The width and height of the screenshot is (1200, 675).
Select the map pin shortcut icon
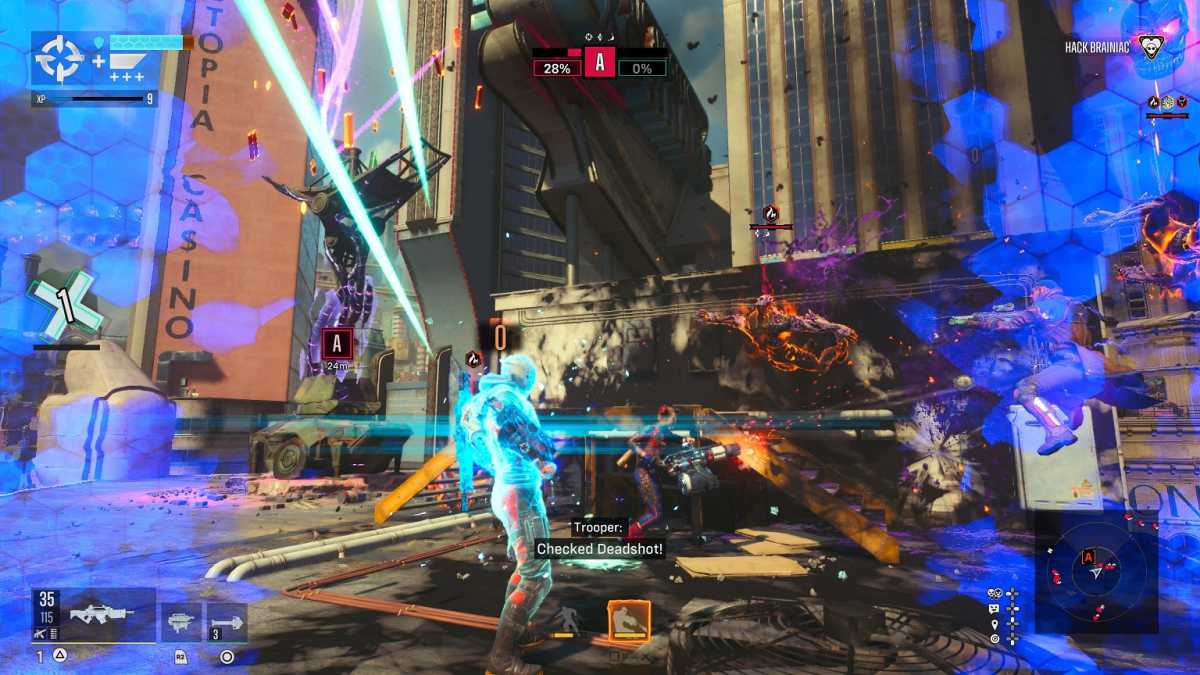click(x=995, y=624)
